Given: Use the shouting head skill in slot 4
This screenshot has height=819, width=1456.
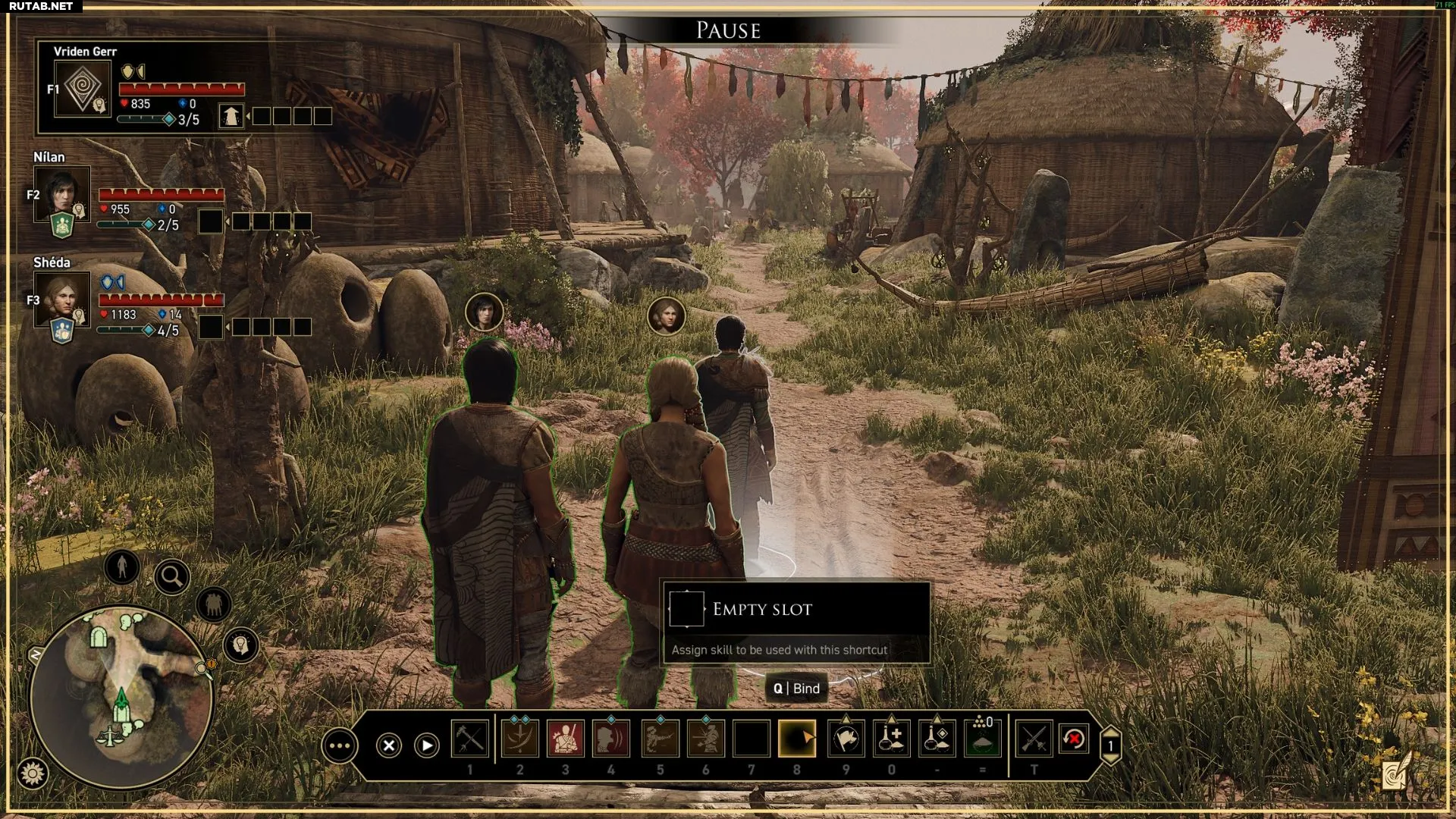Looking at the screenshot, I should coord(611,739).
